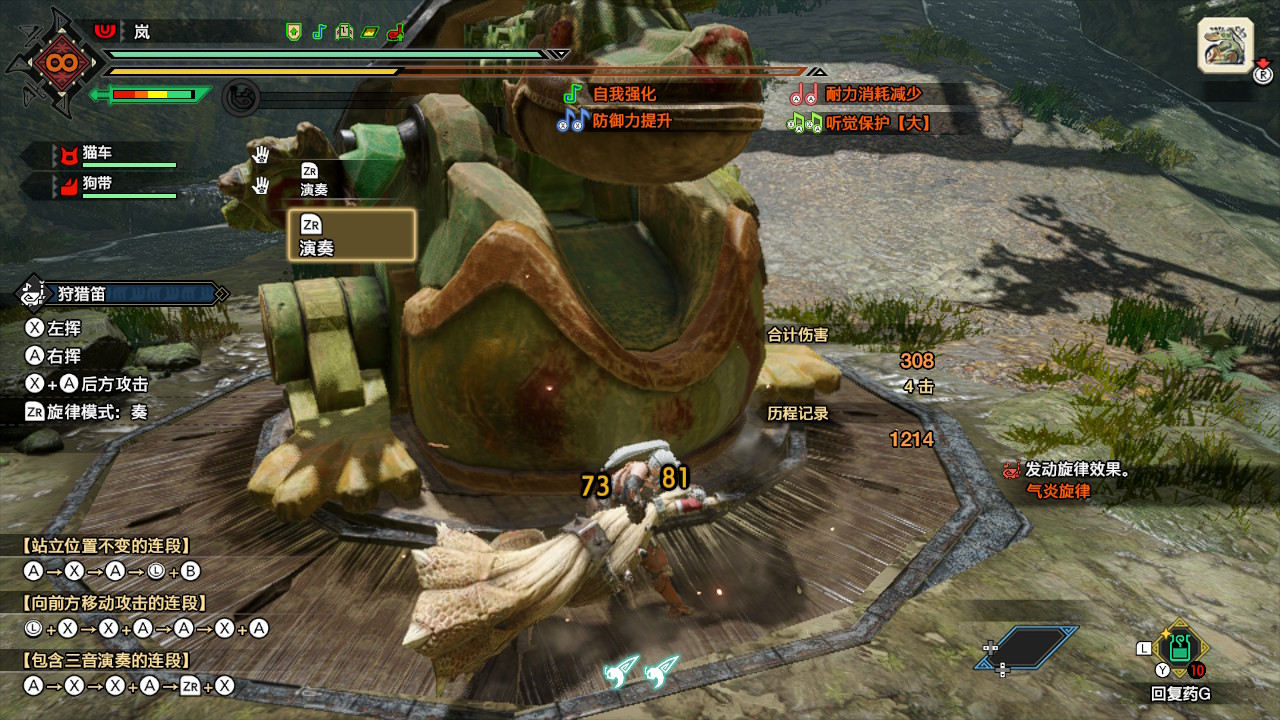
Task: Click the green shield buff status icon
Action: [293, 32]
